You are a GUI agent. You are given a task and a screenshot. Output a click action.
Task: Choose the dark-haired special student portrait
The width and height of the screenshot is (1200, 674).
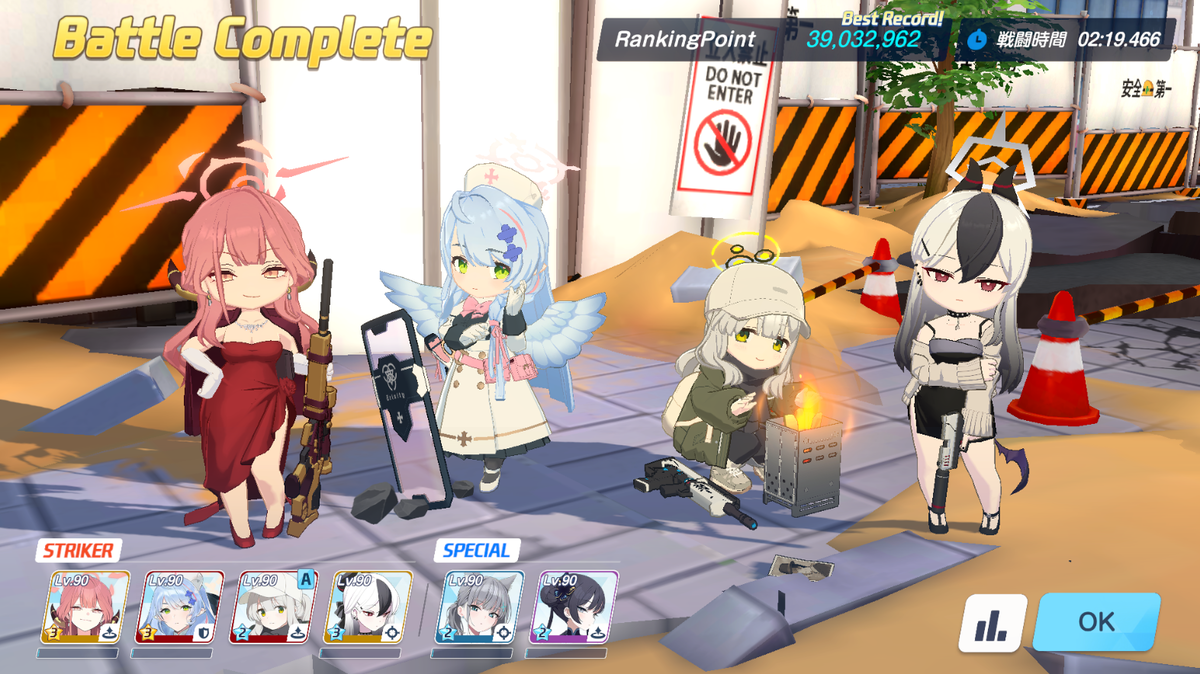click(573, 607)
